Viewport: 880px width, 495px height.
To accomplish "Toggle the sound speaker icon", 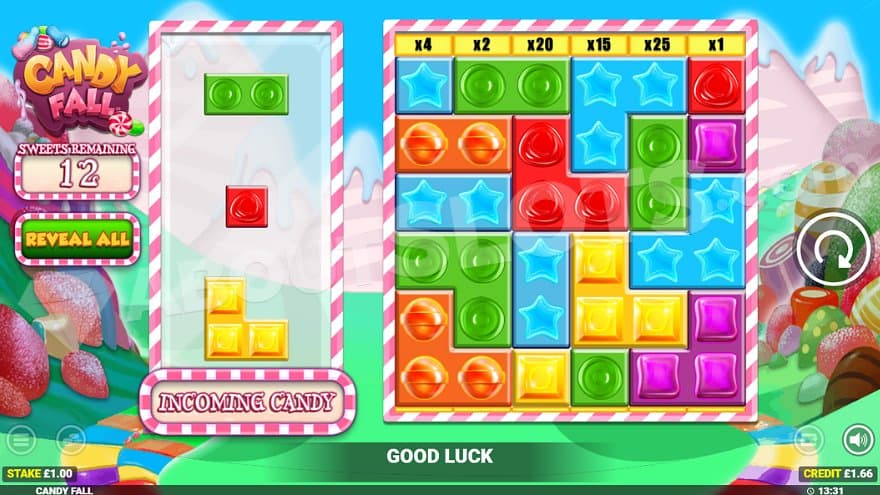I will pyautogui.click(x=857, y=439).
